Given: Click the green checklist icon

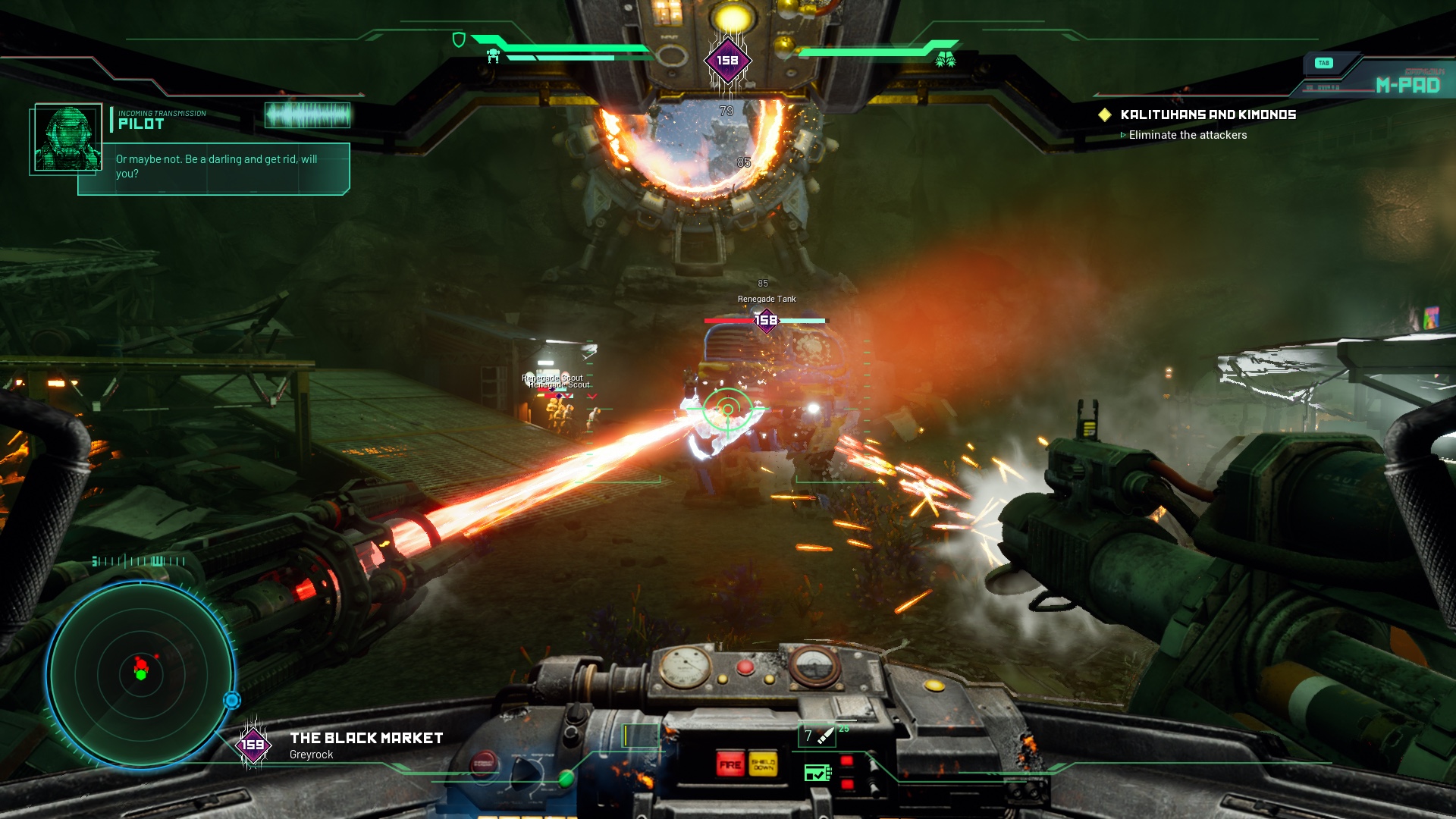Looking at the screenshot, I should pyautogui.click(x=817, y=773).
